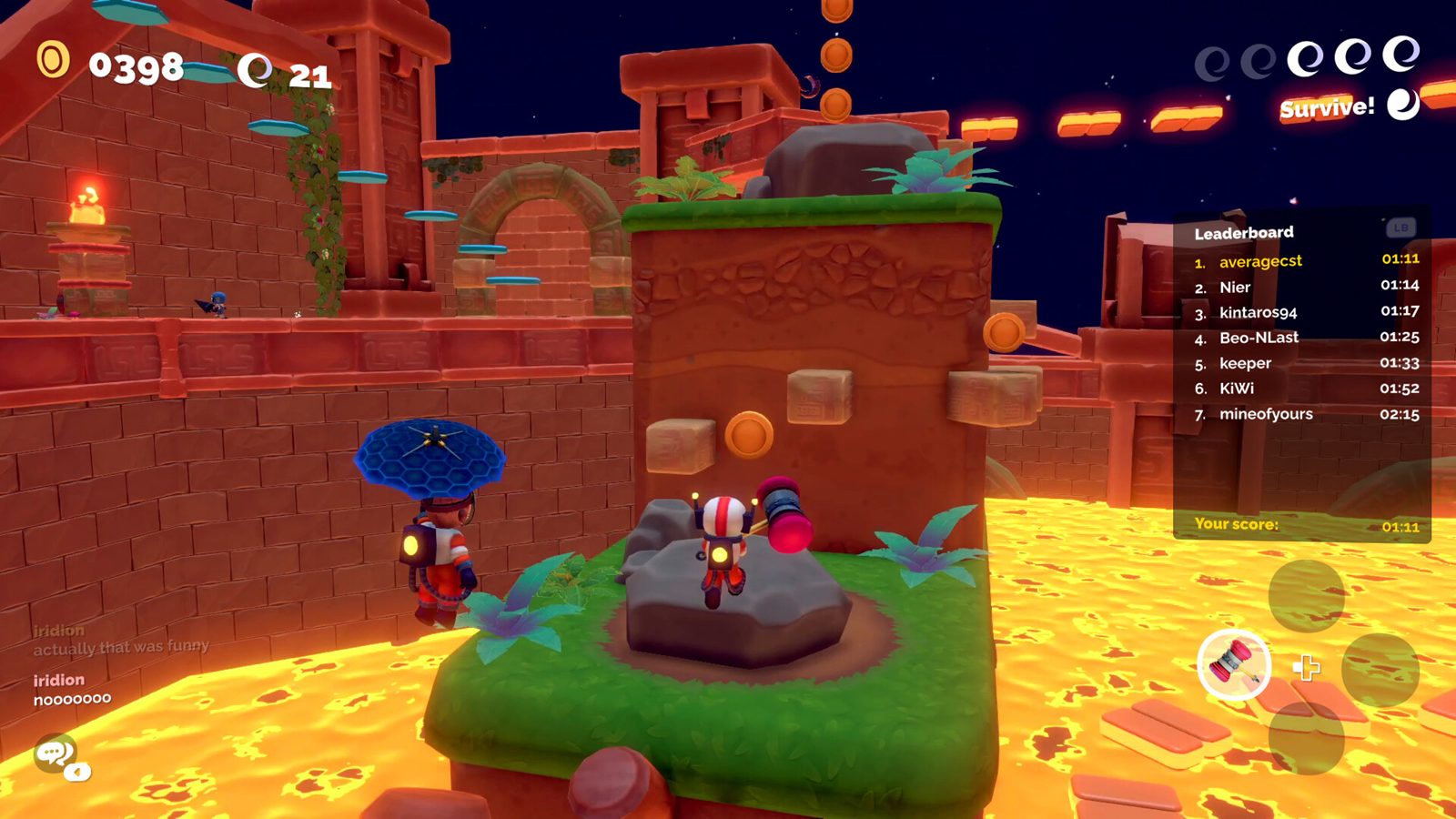Screen dimensions: 1456x819
Task: Select the red hammer item slot
Action: pos(1234,665)
